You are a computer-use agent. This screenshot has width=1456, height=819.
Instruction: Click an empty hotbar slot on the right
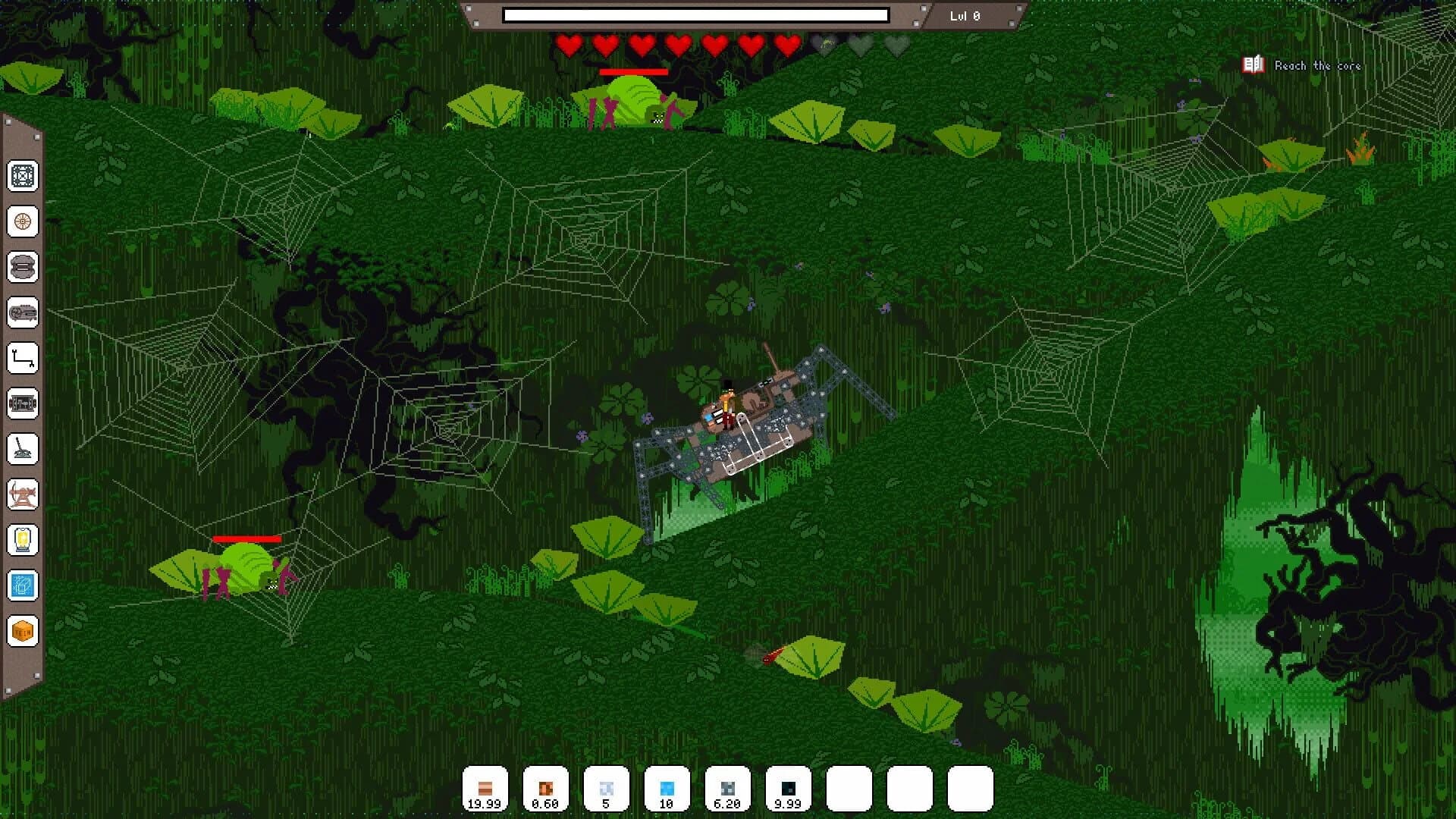coord(908,787)
